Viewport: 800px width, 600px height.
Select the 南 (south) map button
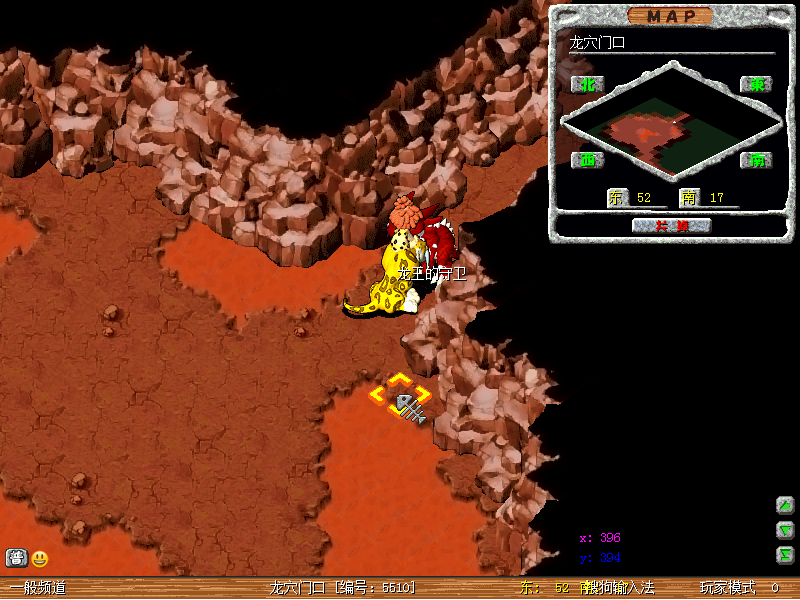click(756, 159)
